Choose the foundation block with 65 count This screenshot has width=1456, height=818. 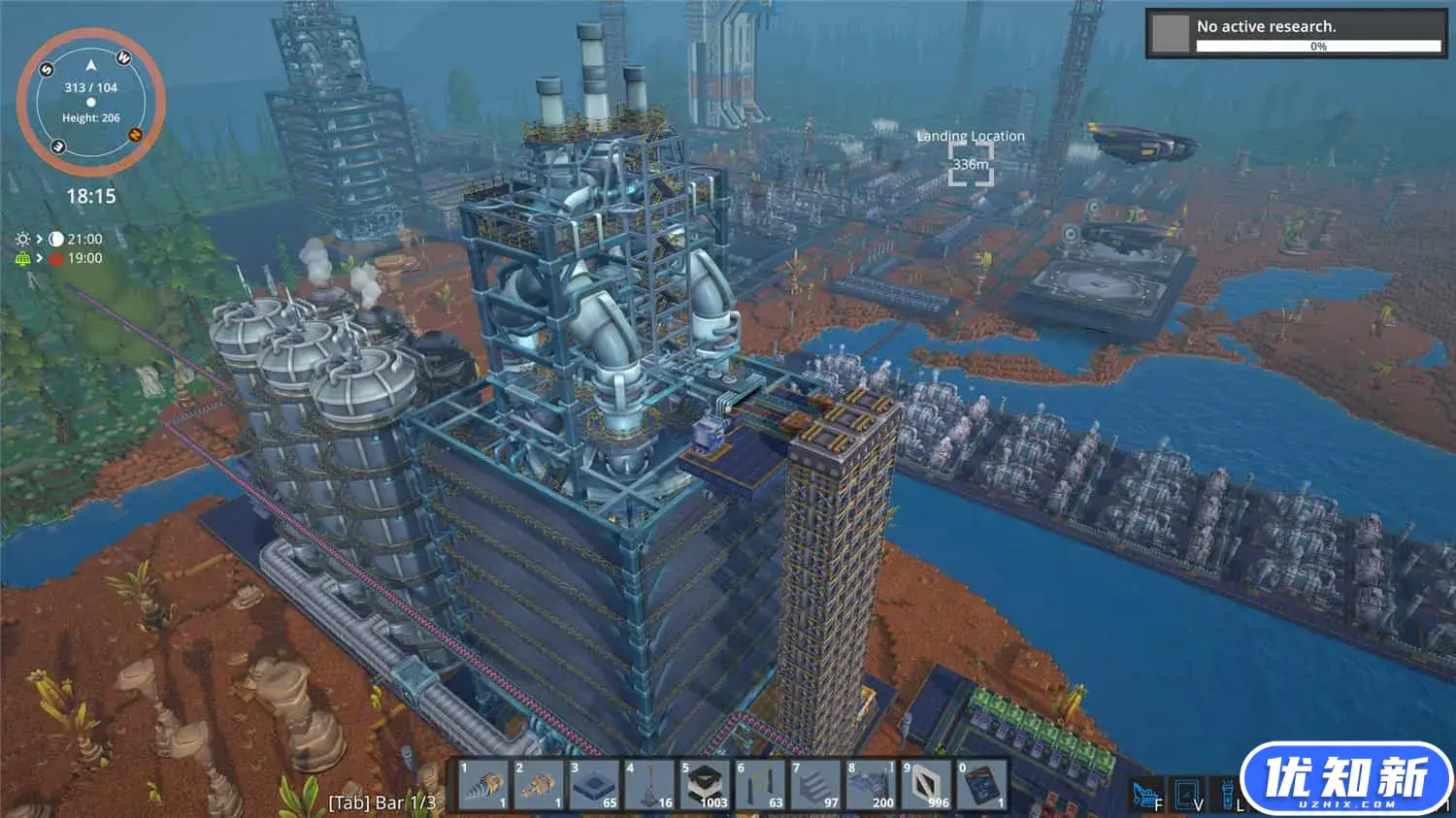point(594,784)
